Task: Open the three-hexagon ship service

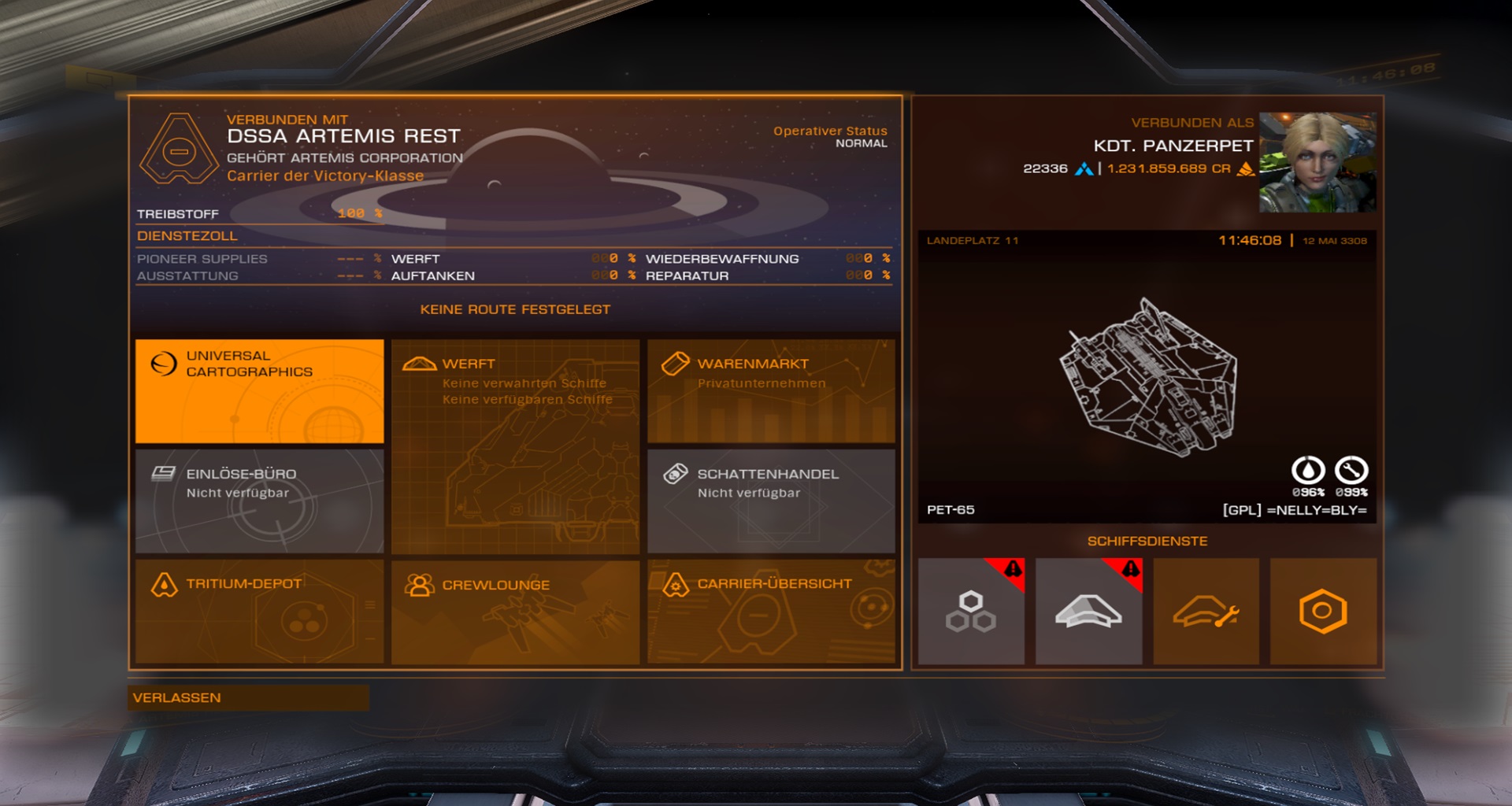Action: coord(971,612)
